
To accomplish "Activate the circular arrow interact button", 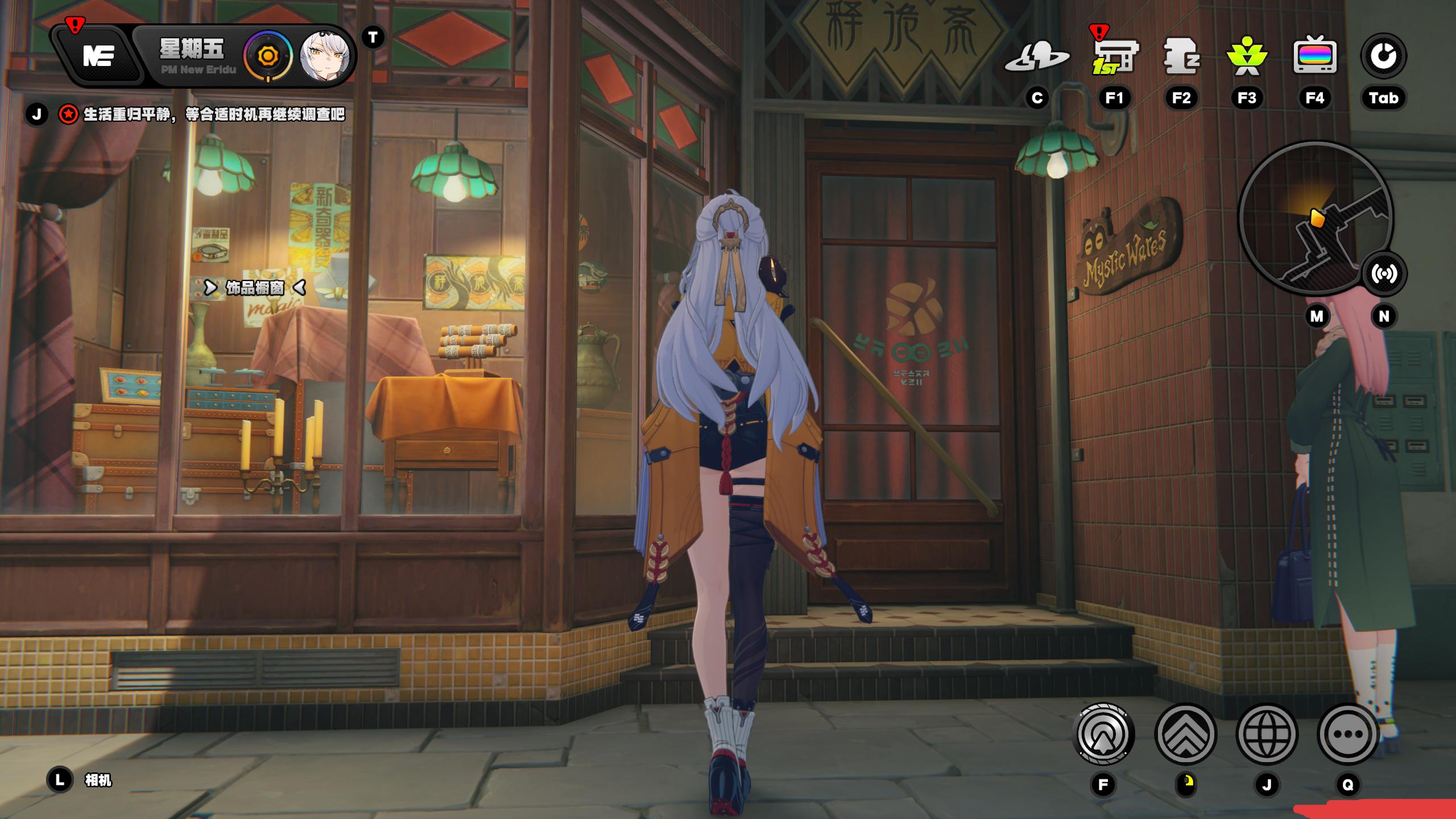I will (1103, 734).
